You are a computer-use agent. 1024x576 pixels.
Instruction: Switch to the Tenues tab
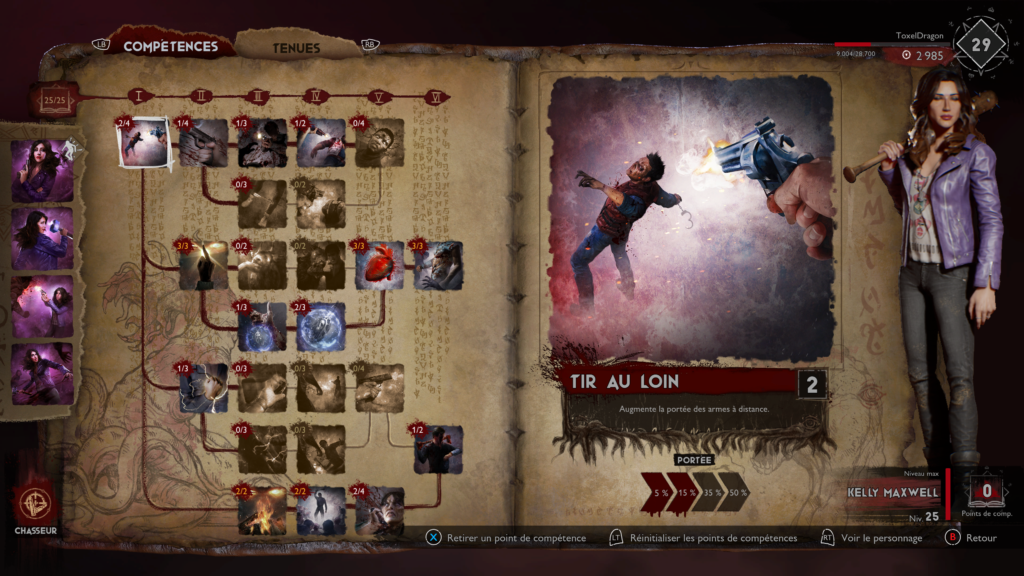[x=296, y=47]
